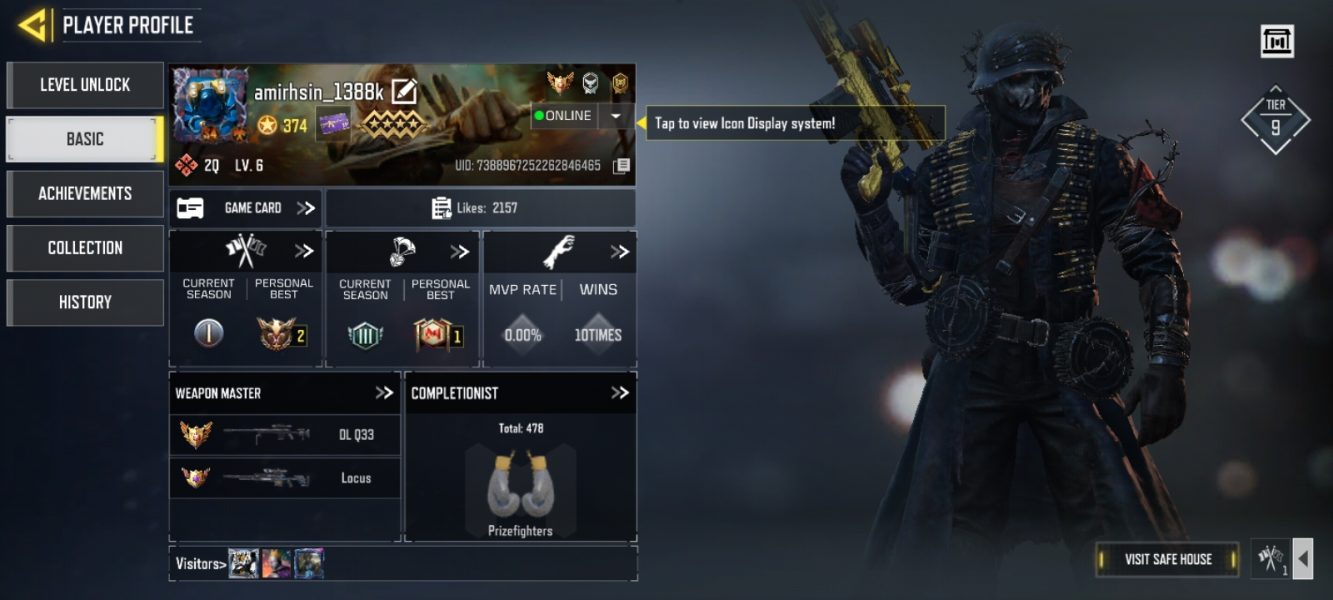
Task: Open the Prizefighters collection item
Action: (520, 490)
